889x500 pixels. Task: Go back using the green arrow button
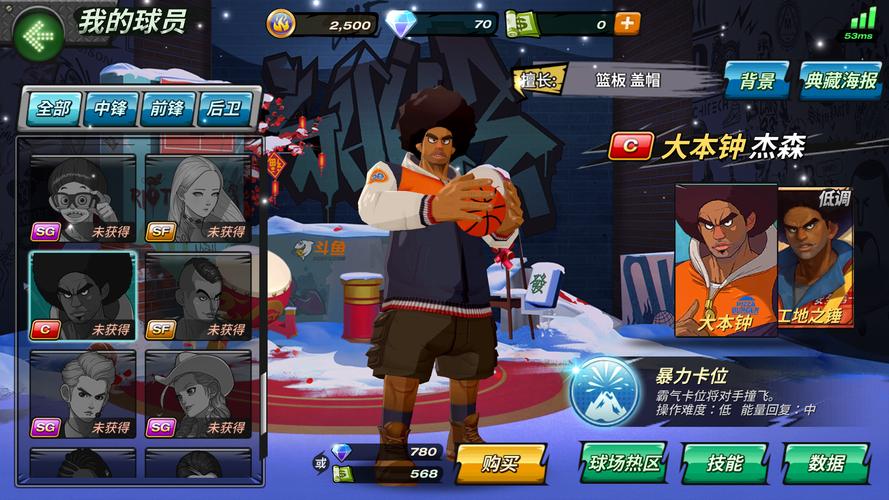[39, 34]
